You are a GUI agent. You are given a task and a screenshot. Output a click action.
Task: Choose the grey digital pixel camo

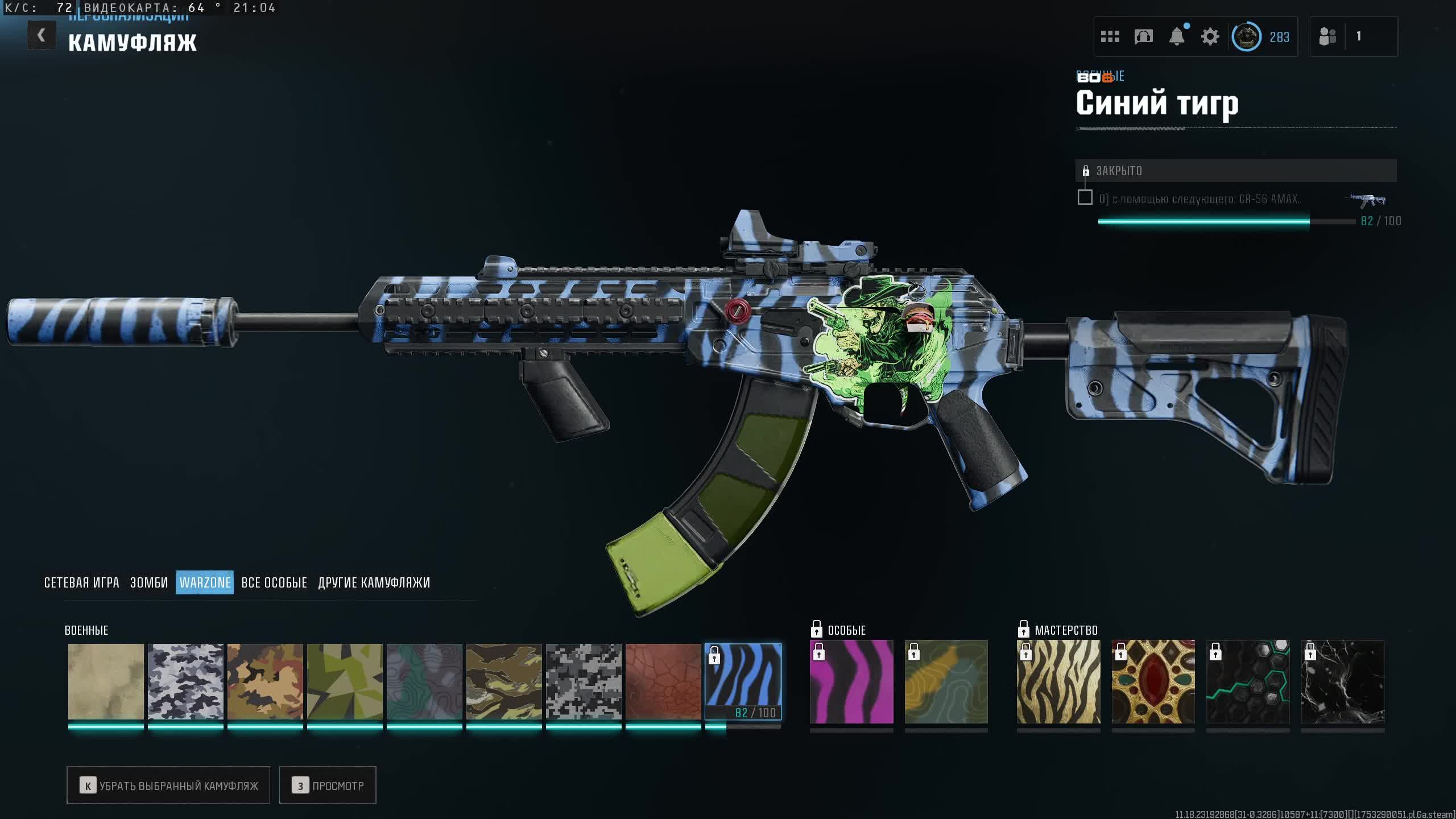584,681
